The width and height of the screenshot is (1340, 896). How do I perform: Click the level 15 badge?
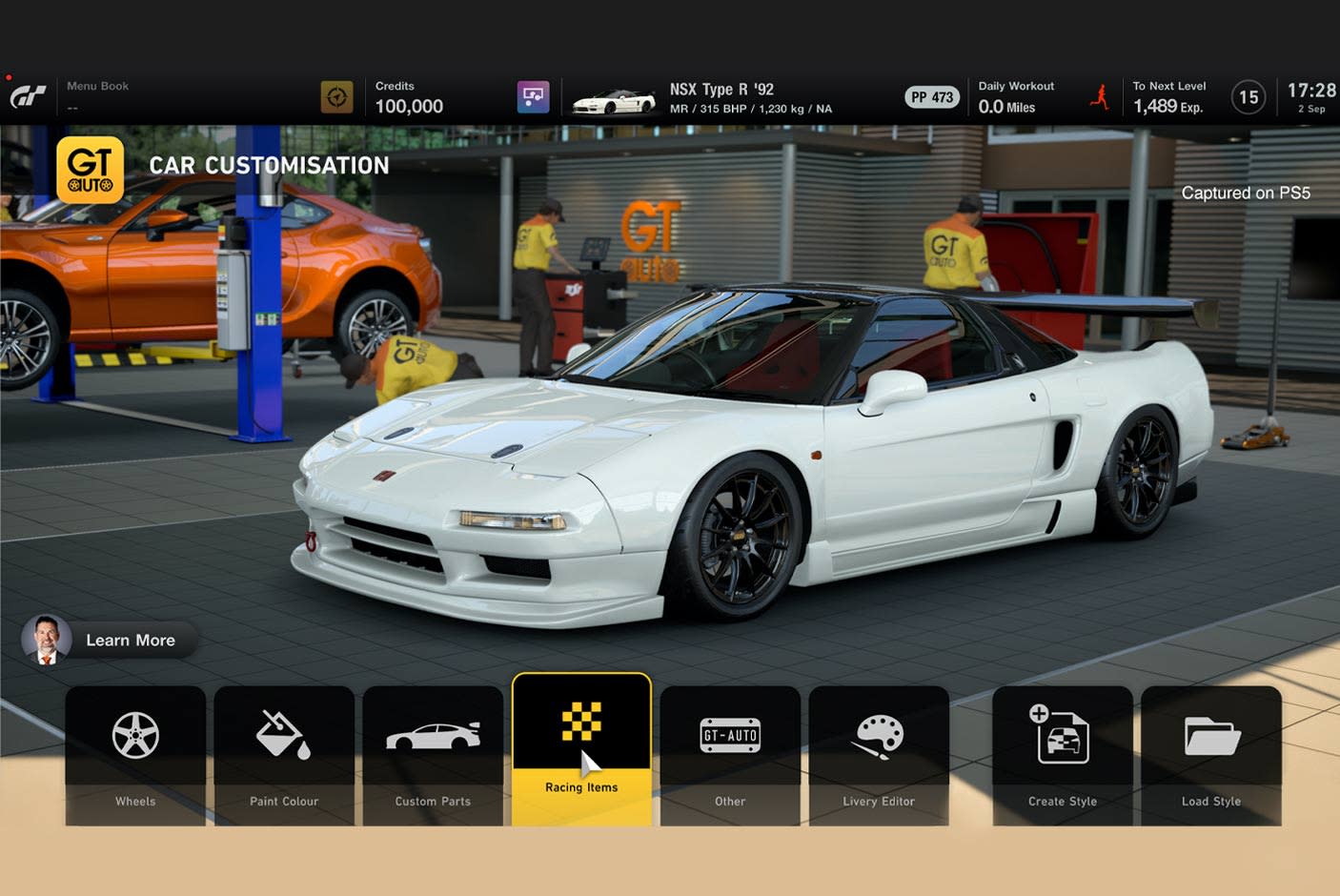point(1249,97)
